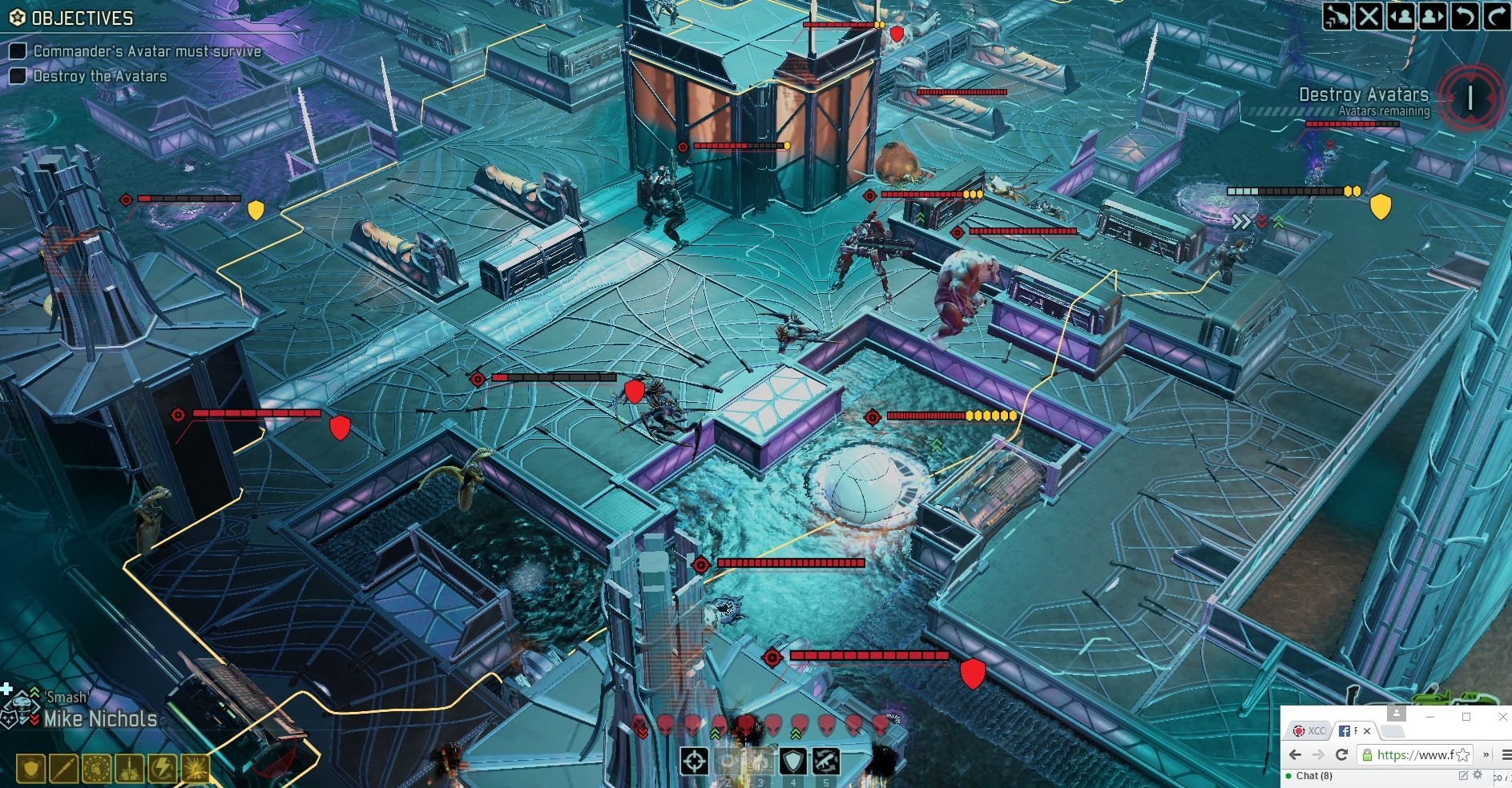The image size is (1512, 788).
Task: Toggle the bookmark star in address bar
Action: pyautogui.click(x=1463, y=756)
